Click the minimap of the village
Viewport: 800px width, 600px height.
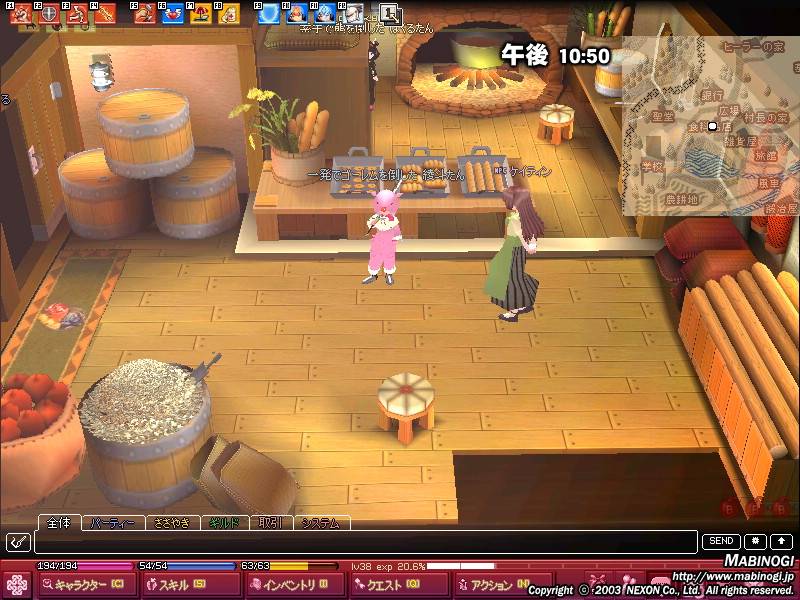point(710,125)
